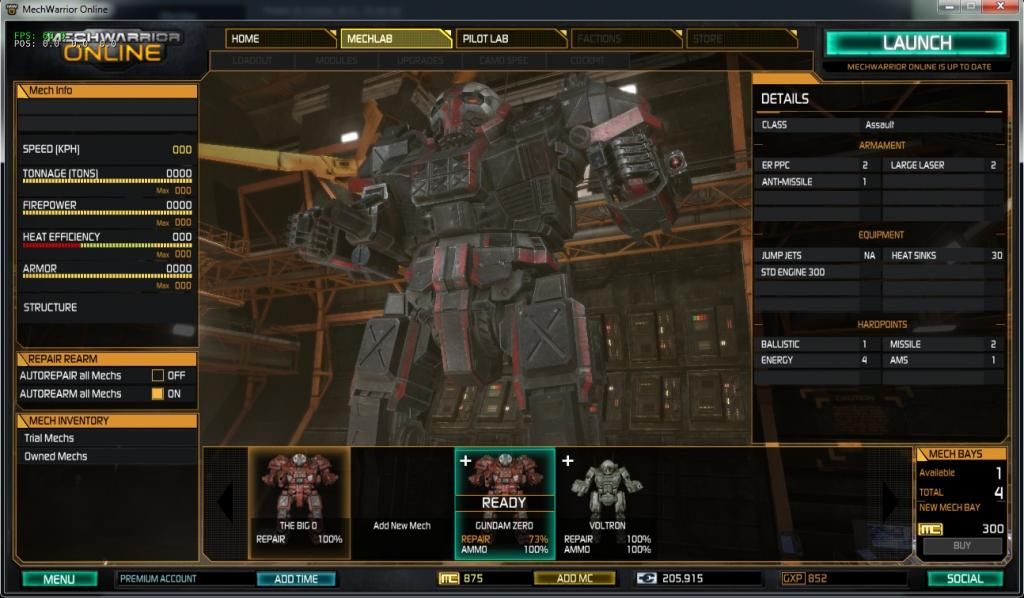This screenshot has width=1024, height=598.
Task: Show Owned Mechs in the inventory
Action: coord(56,456)
